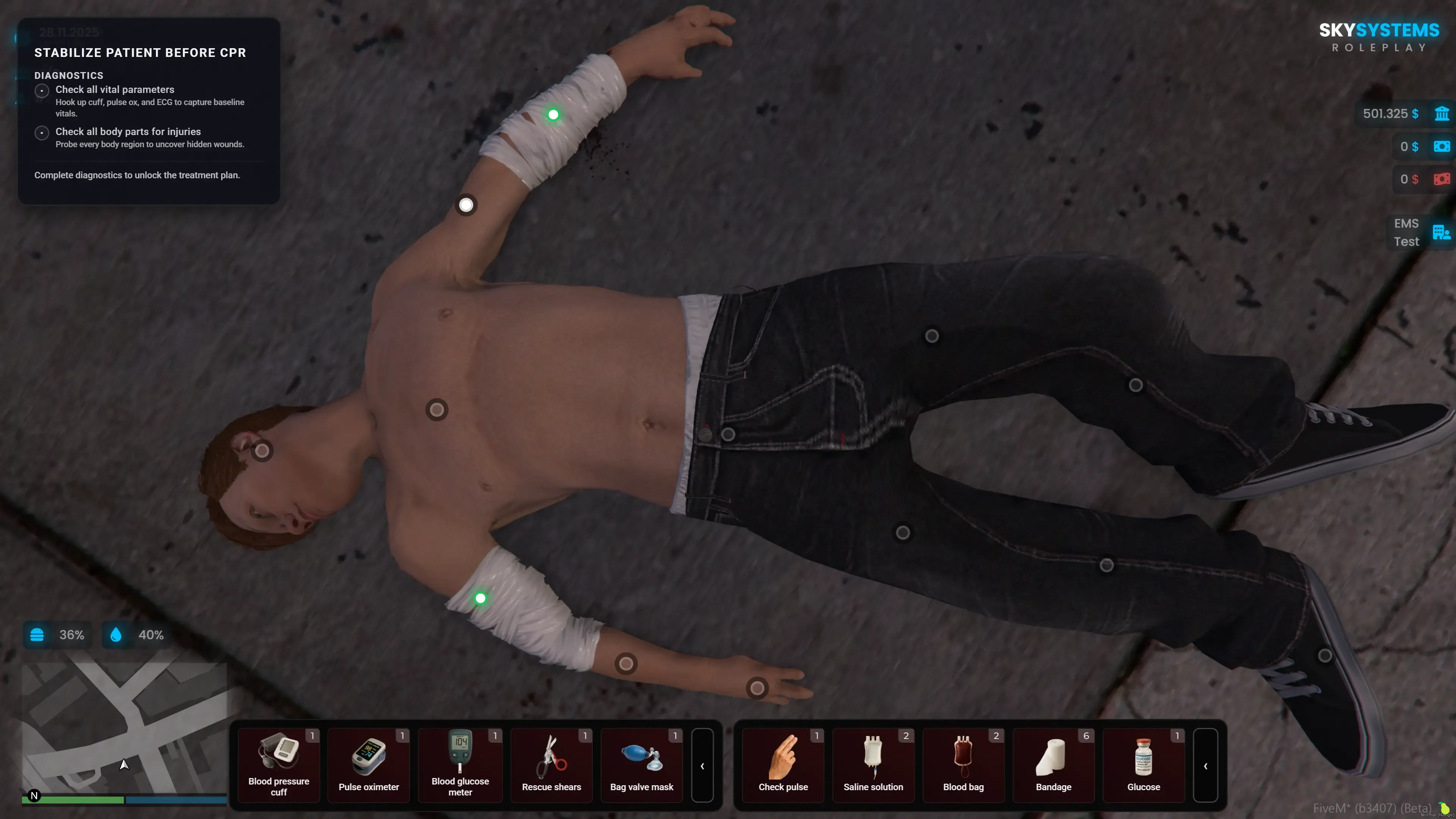
Task: Select the Blood pressure cuff item
Action: [279, 765]
